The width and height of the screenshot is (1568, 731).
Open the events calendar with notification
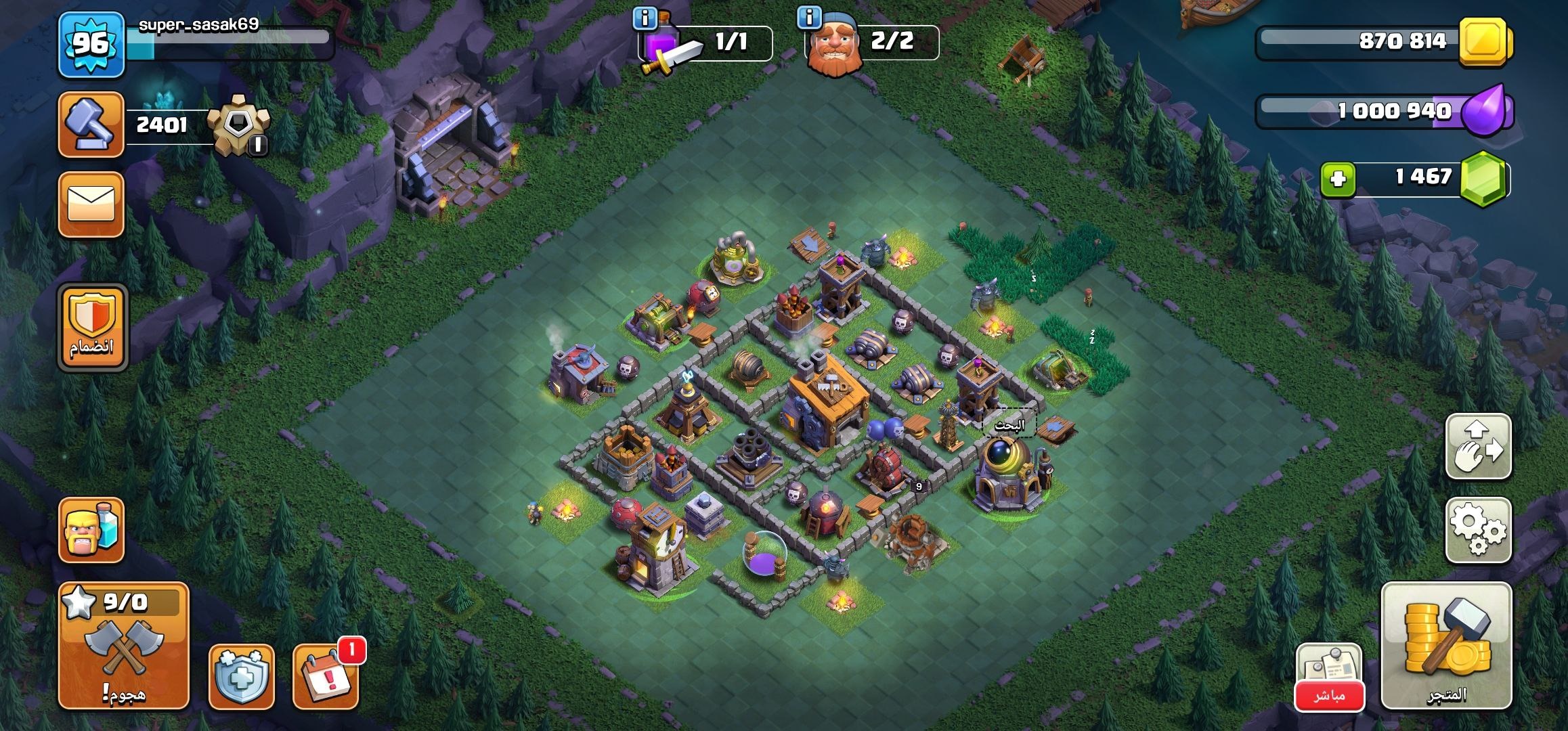point(326,676)
